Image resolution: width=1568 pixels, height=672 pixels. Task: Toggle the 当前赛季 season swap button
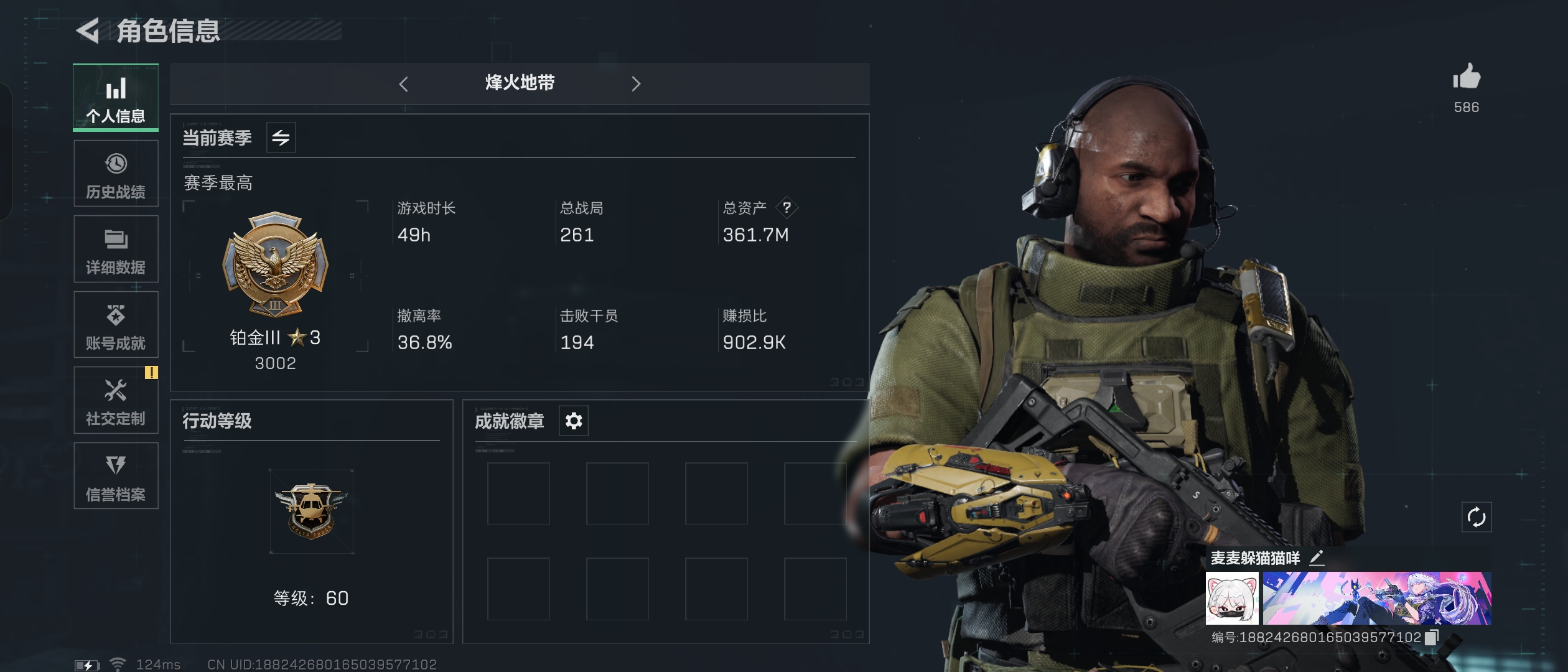click(281, 138)
